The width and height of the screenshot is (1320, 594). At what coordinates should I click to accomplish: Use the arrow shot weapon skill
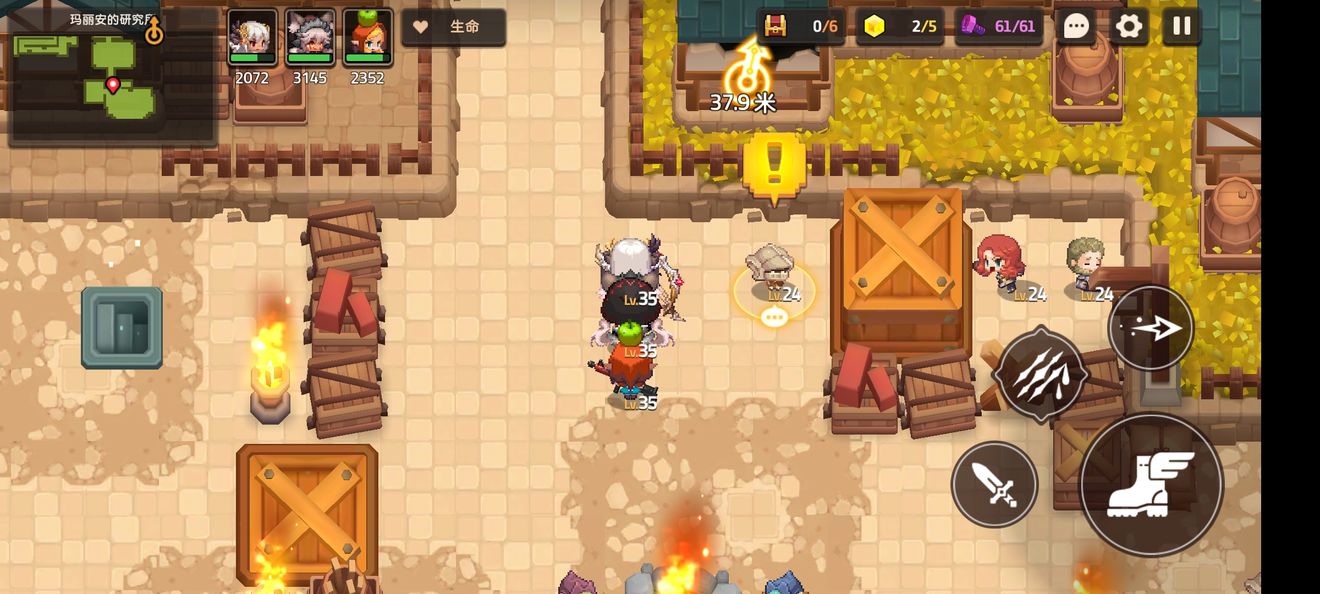(x=1150, y=328)
